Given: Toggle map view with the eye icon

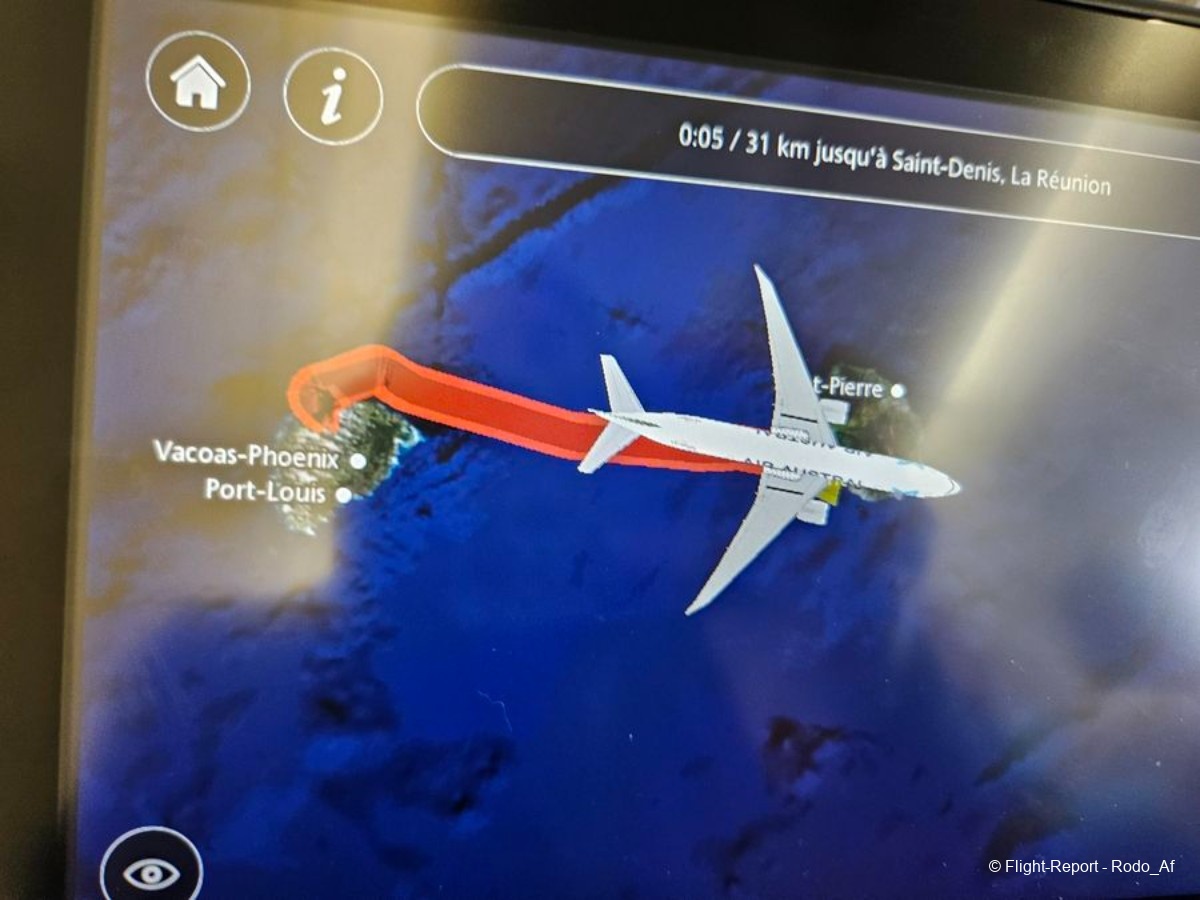Looking at the screenshot, I should point(152,873).
